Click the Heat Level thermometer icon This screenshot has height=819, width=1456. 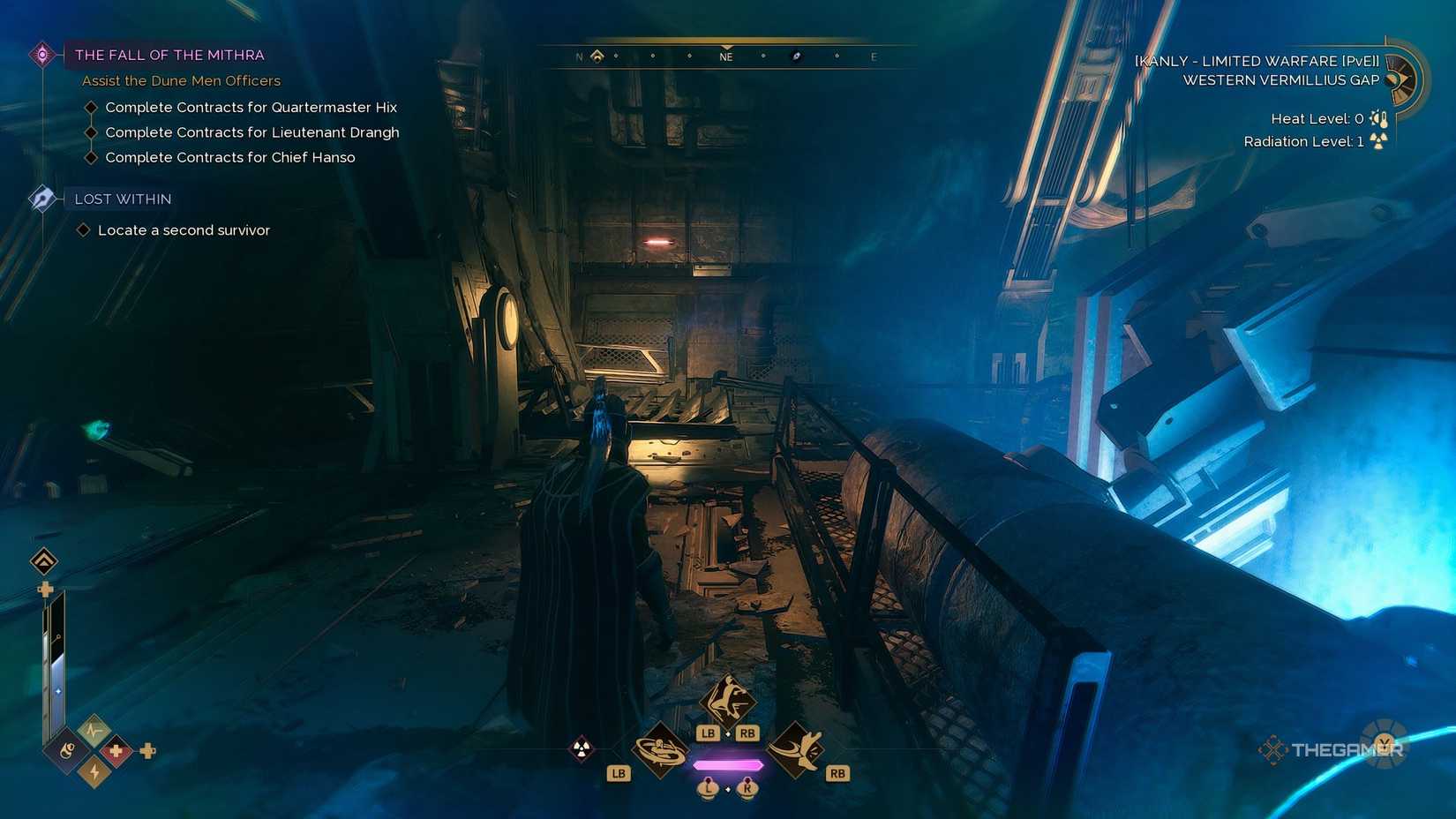click(1378, 119)
